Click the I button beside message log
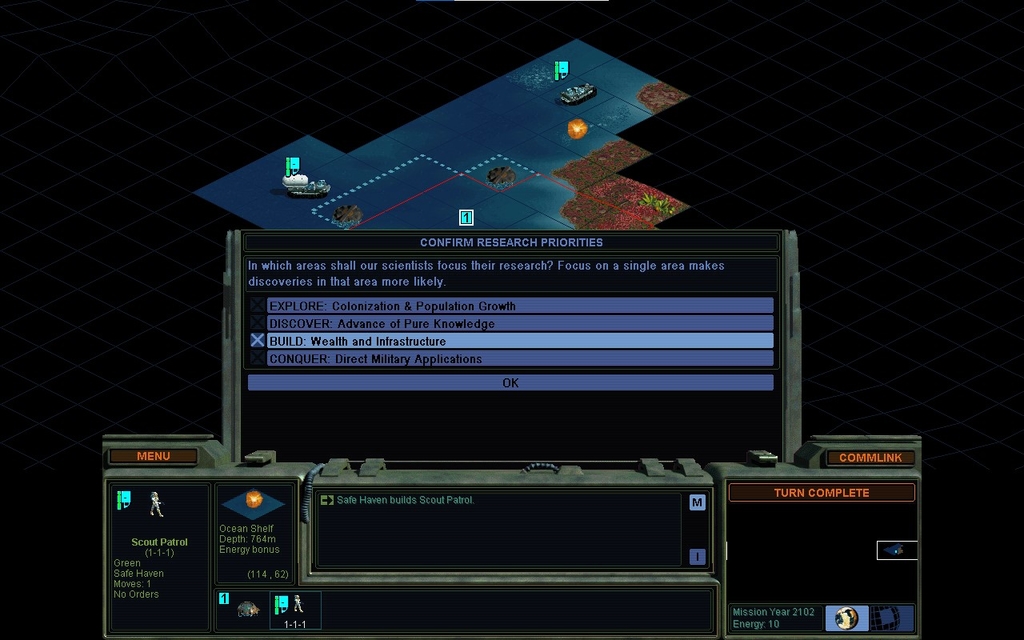1024x640 pixels. tap(697, 557)
